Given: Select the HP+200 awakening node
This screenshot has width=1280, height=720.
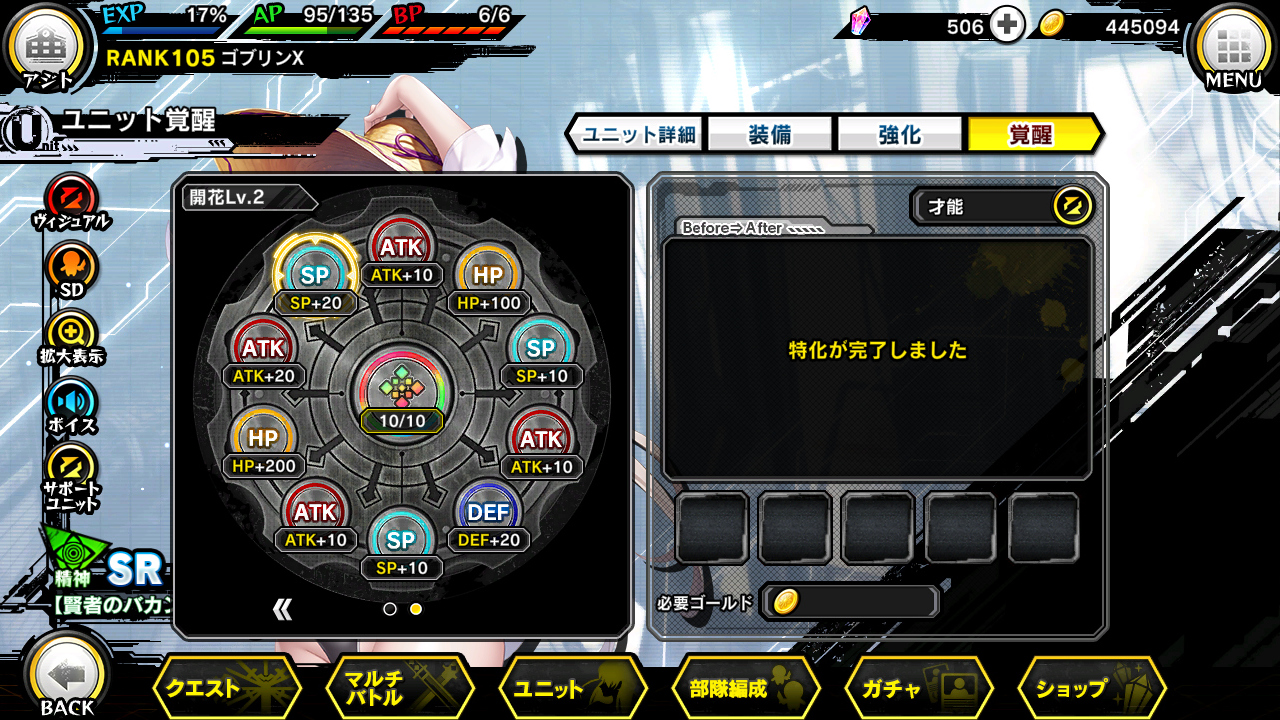Looking at the screenshot, I should pos(263,442).
